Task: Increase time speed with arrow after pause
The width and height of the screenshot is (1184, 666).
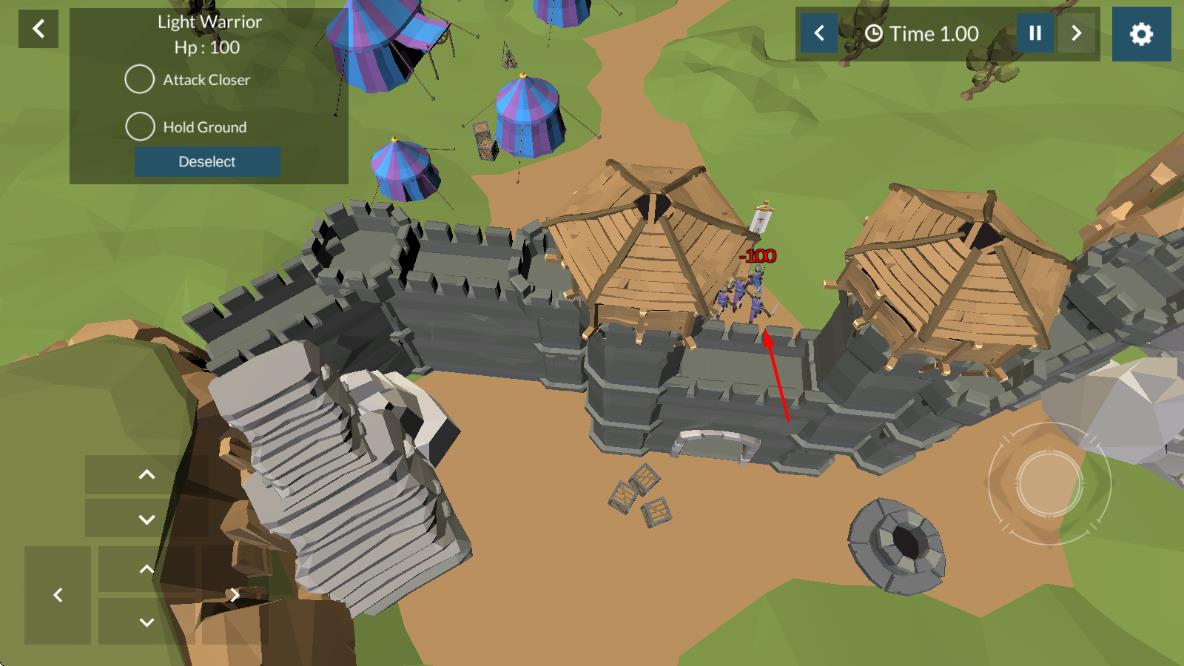Action: 1077,34
